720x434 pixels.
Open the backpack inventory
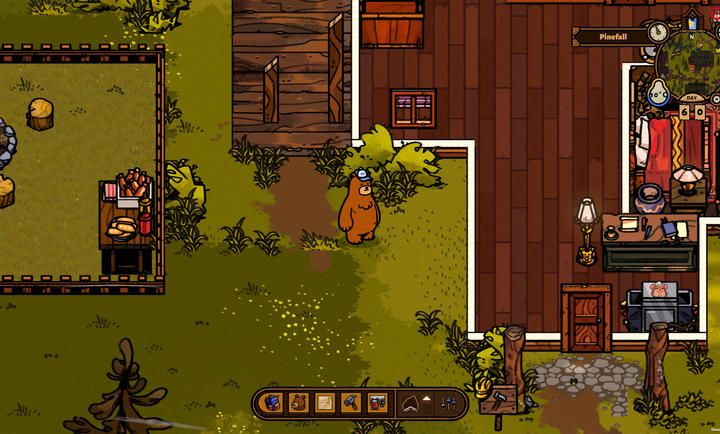coord(272,403)
